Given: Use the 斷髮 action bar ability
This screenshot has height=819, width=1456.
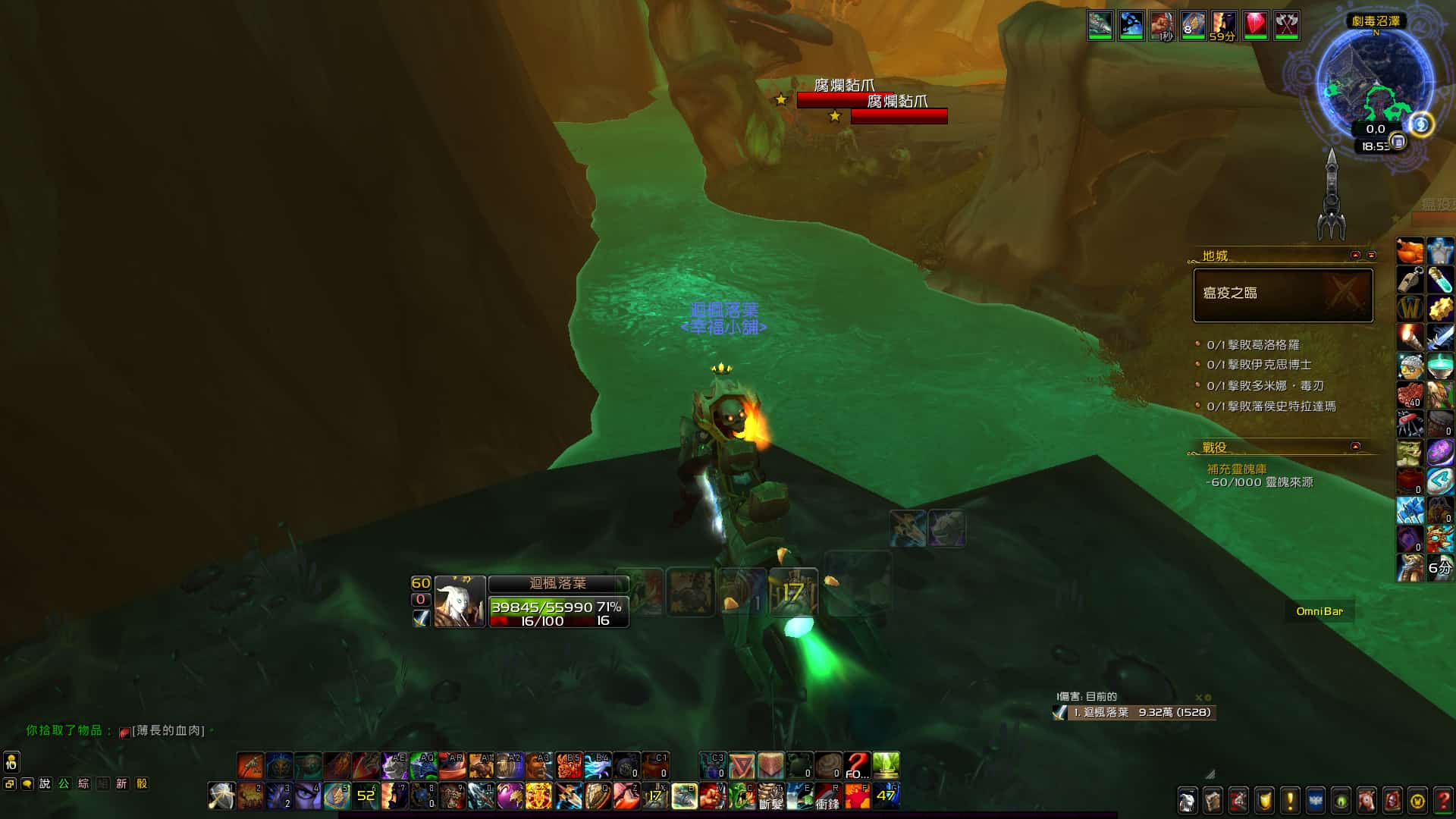Looking at the screenshot, I should pos(770,797).
